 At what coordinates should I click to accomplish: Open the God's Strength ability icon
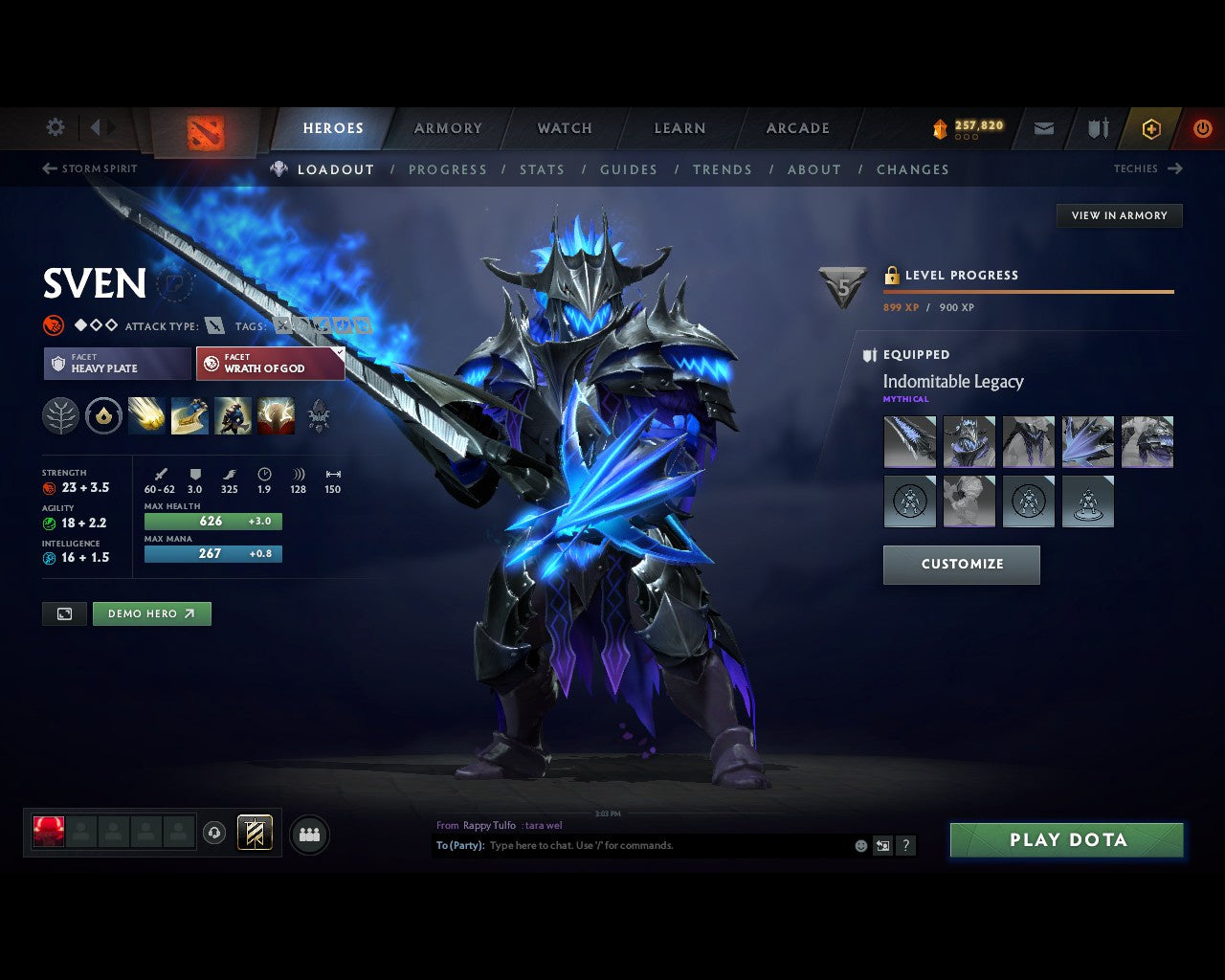click(276, 415)
